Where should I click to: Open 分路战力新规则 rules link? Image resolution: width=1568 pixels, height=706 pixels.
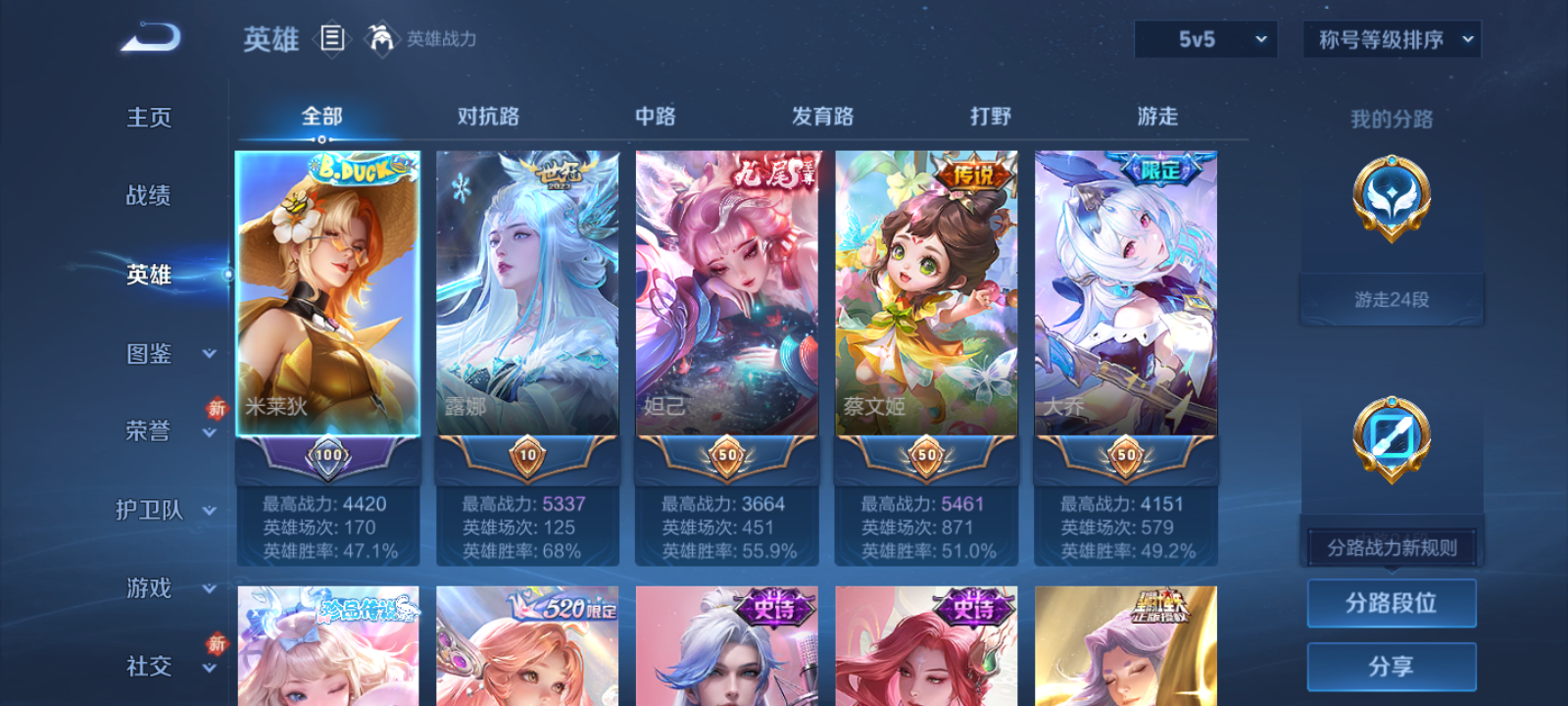tap(1391, 546)
